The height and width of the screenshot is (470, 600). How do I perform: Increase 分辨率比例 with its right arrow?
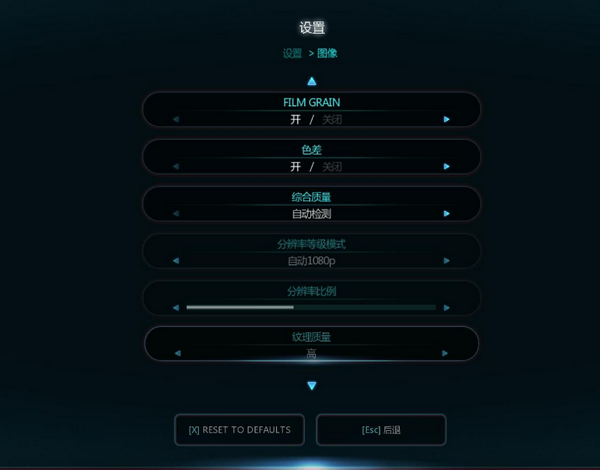click(447, 308)
